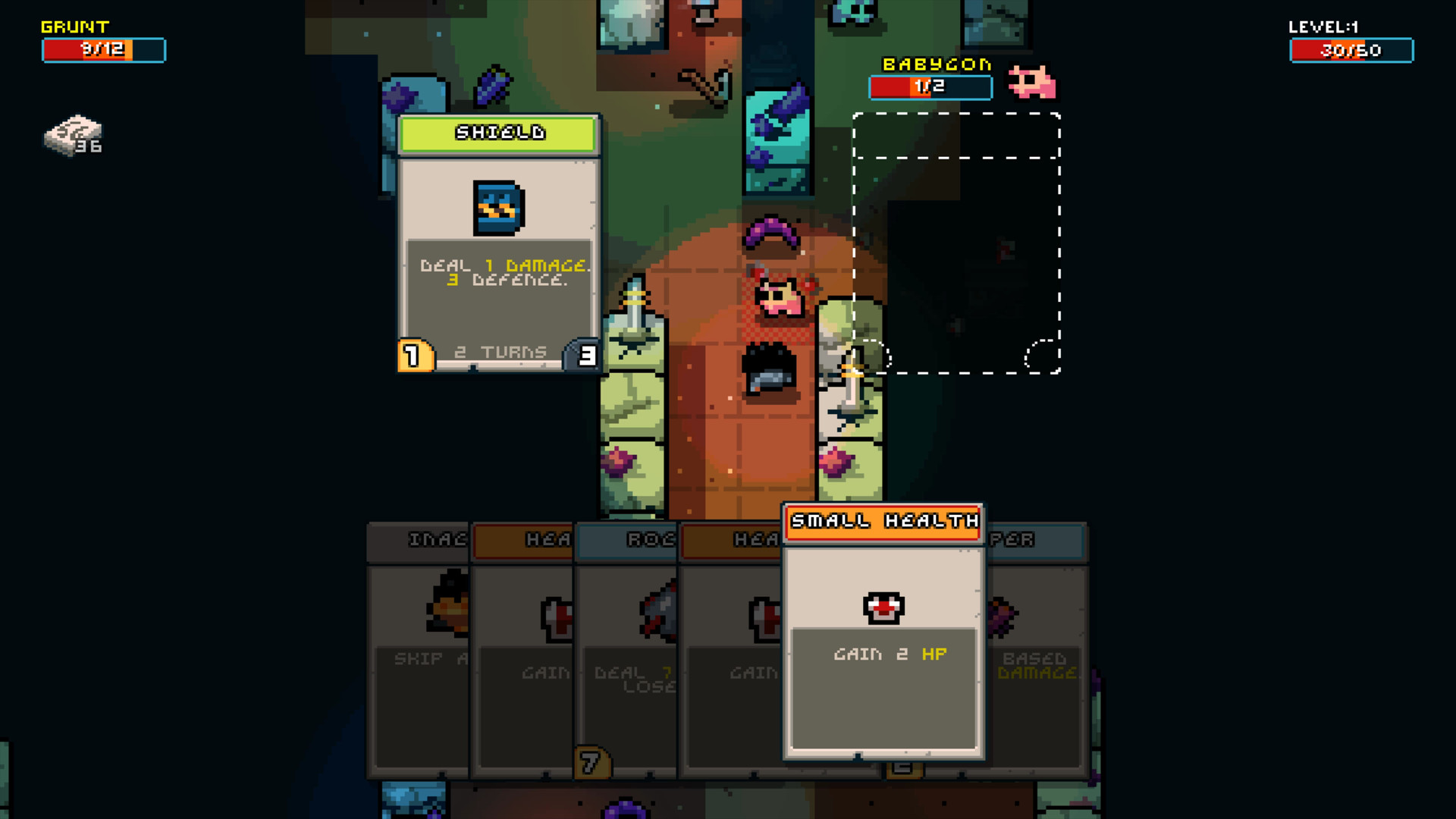
Task: Click the Babygon enemy sprite near its nameplate
Action: tap(1033, 83)
